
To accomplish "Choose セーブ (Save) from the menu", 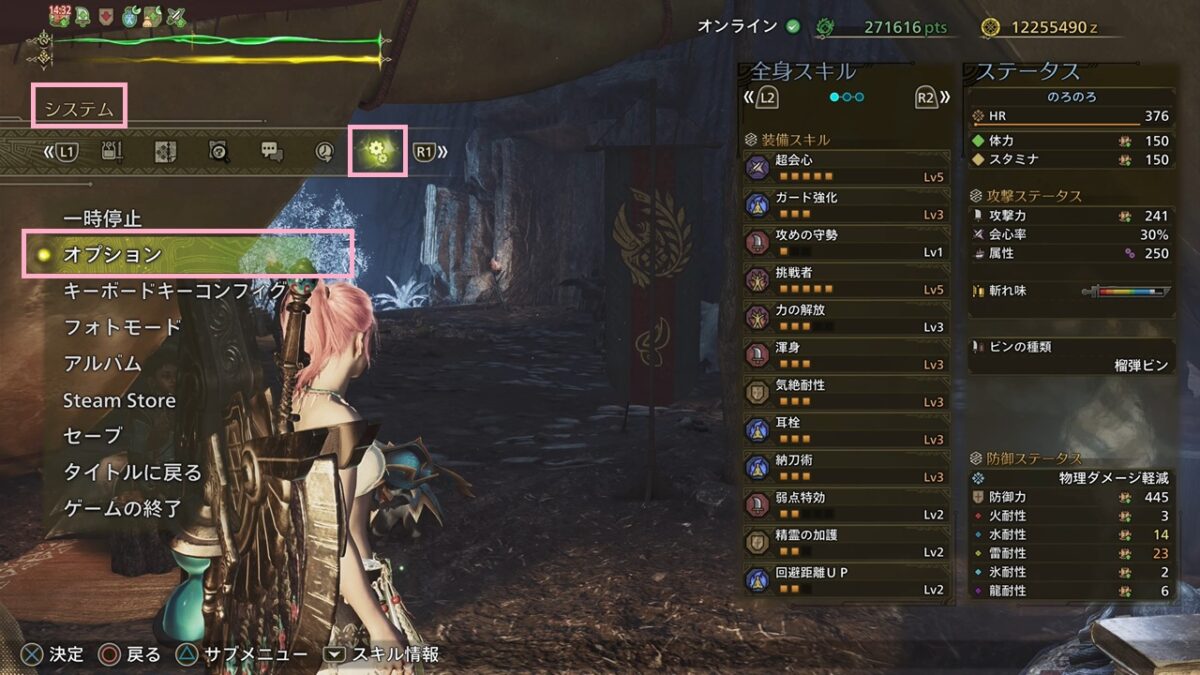I will (x=92, y=436).
